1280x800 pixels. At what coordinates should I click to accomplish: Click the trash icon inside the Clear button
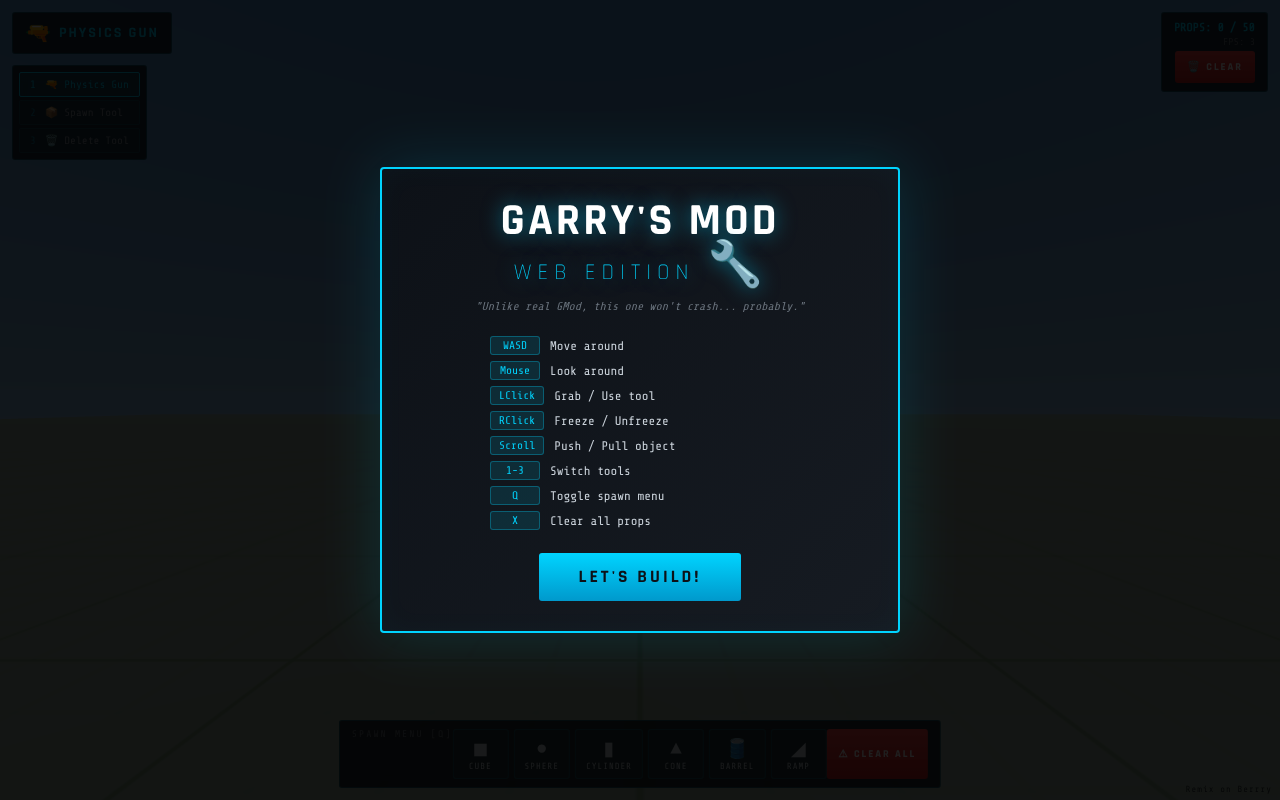[1192, 66]
